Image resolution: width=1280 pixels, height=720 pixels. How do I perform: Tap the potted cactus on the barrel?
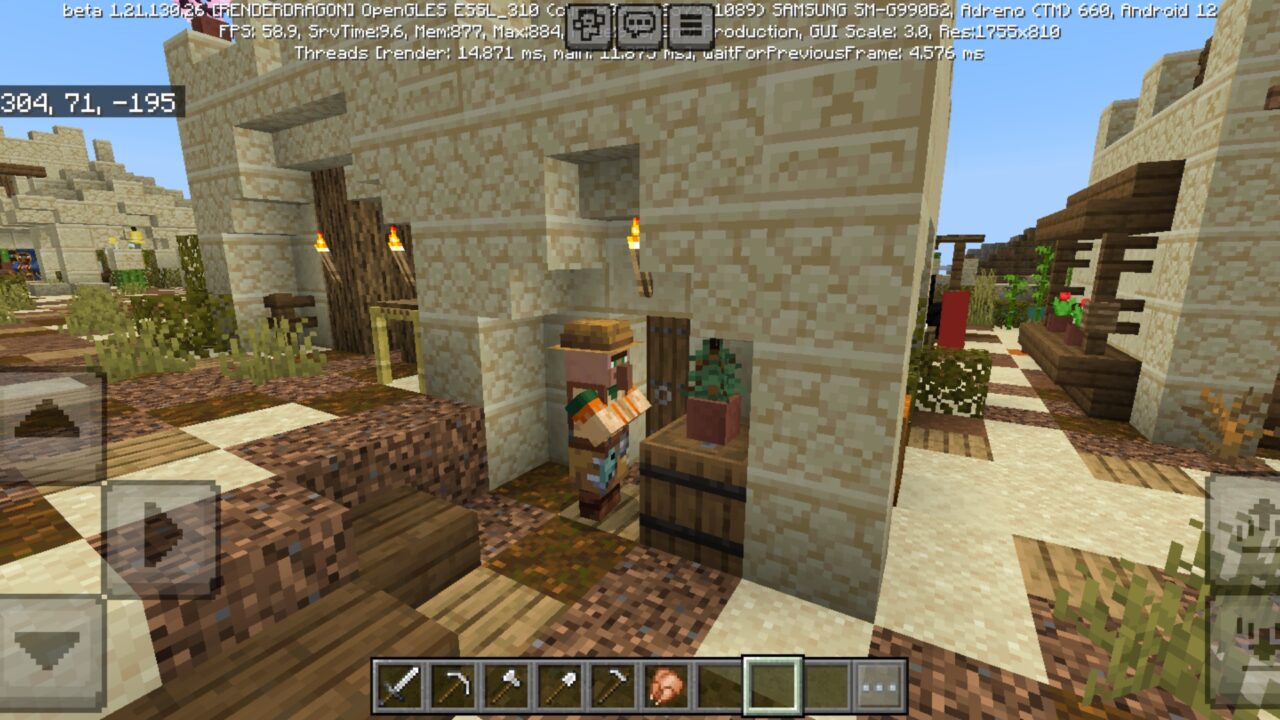click(710, 390)
